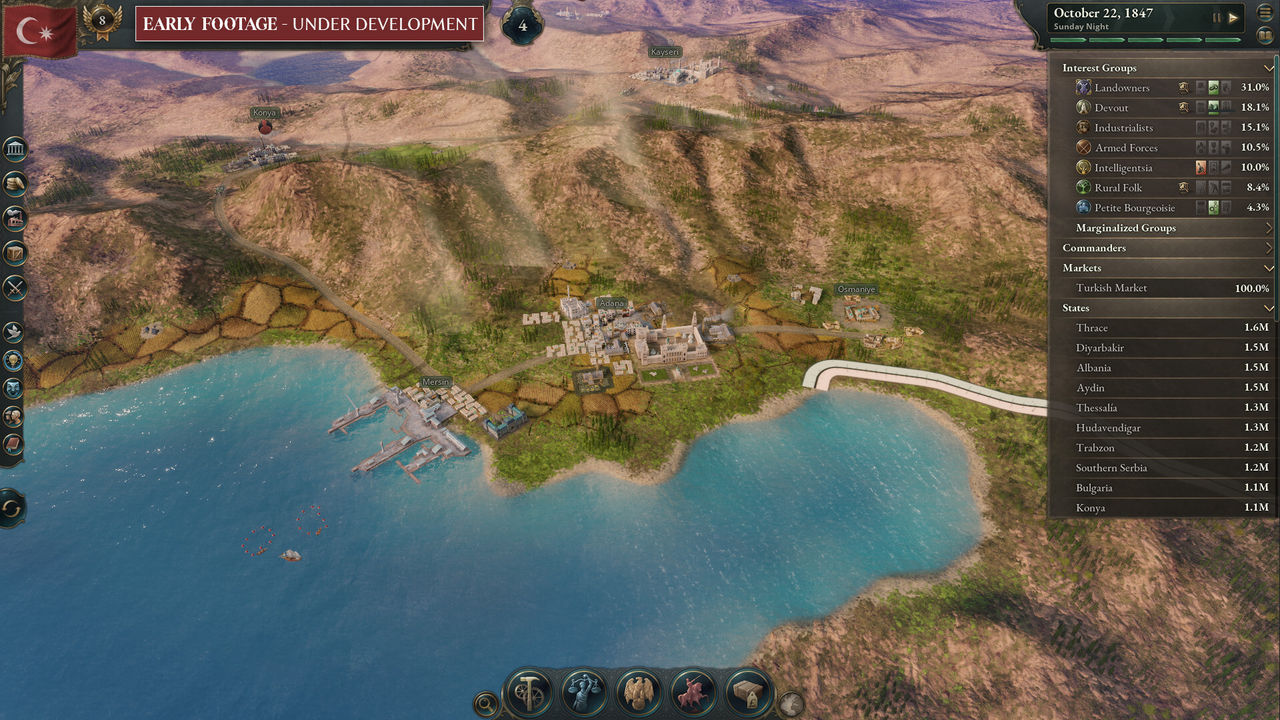Open the technology tree lightbulb icon
The image size is (1280, 720).
(15, 360)
